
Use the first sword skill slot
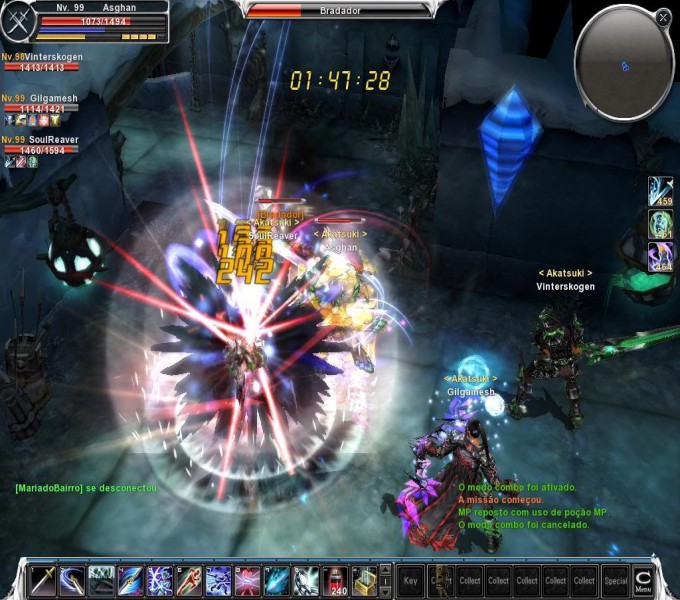(43, 580)
